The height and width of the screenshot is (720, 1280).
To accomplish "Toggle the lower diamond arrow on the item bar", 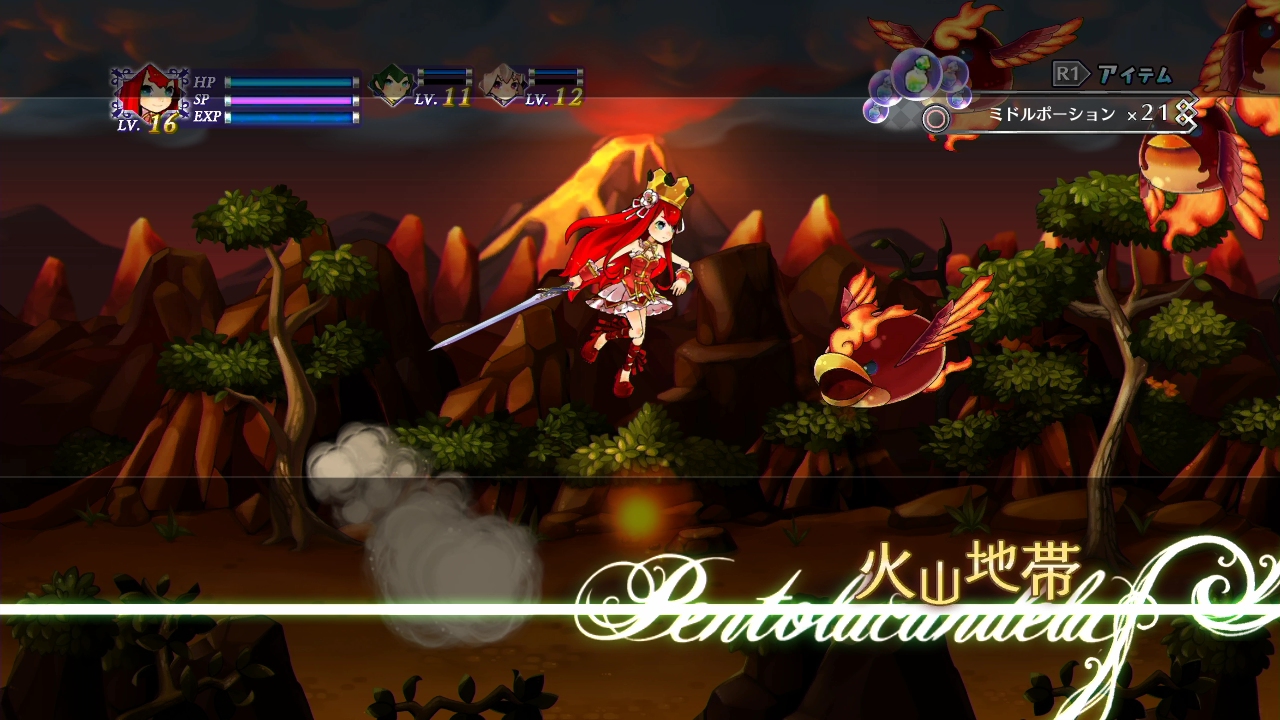I will [x=1185, y=121].
